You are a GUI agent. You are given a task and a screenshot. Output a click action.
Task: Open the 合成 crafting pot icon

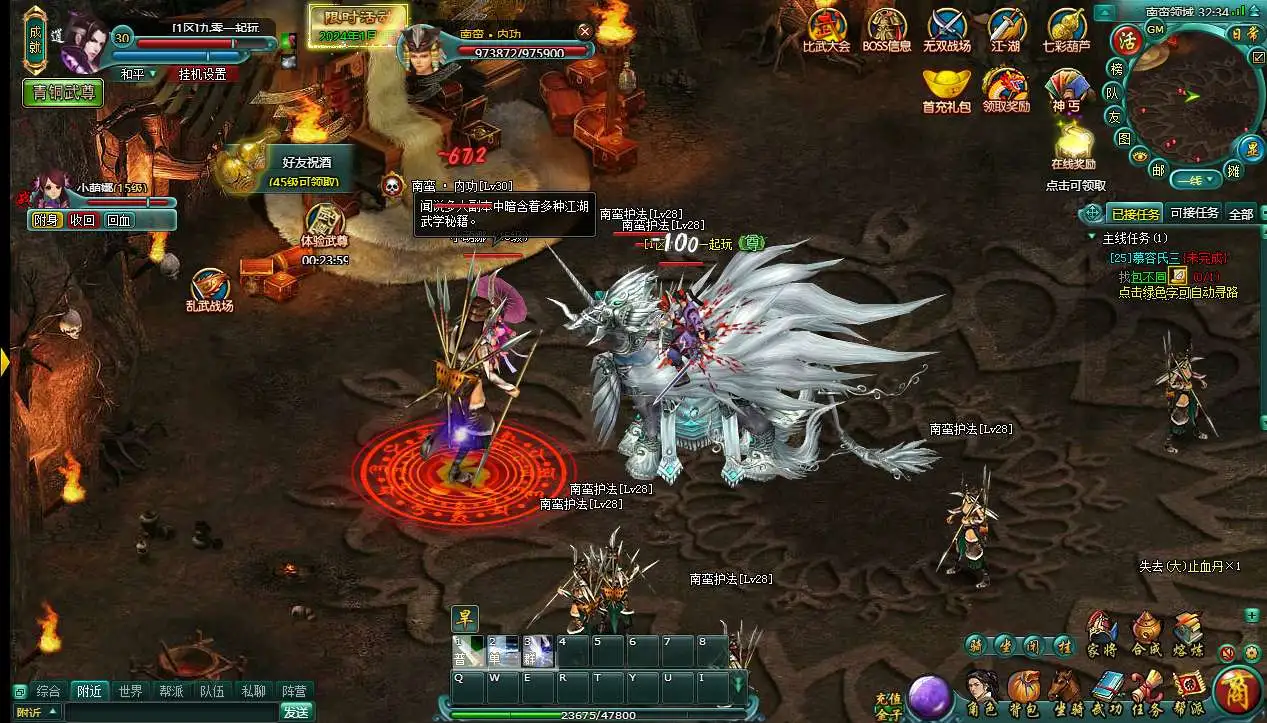coord(1146,633)
